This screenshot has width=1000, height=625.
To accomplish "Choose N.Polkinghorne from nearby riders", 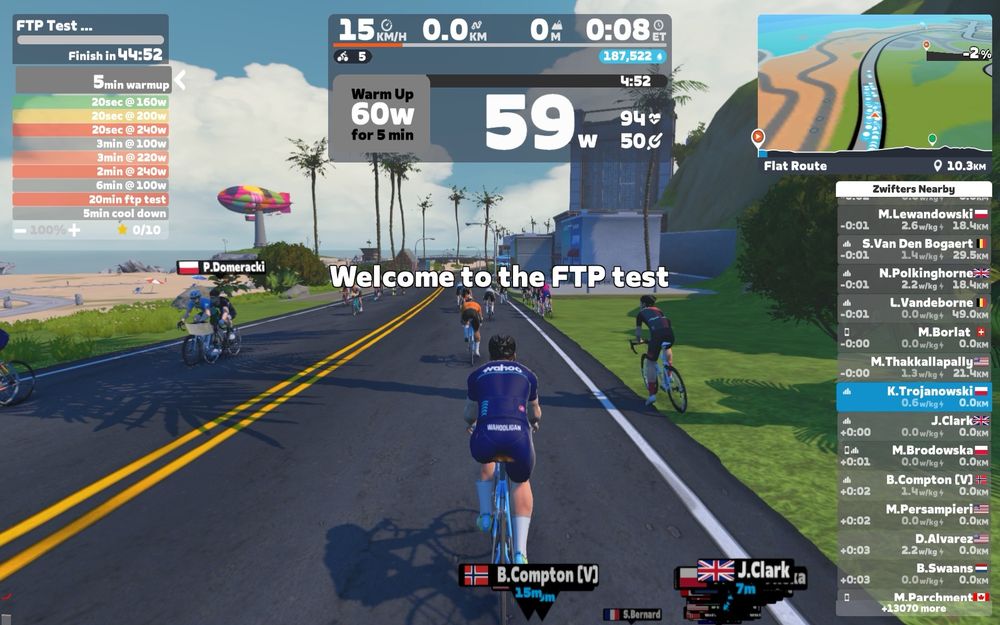I will (x=913, y=279).
